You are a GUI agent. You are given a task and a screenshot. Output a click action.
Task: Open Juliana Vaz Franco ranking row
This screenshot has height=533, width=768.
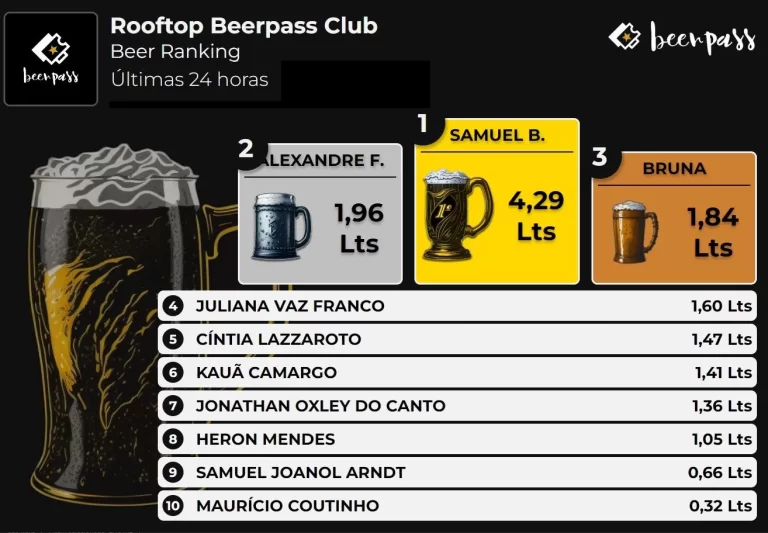(457, 306)
